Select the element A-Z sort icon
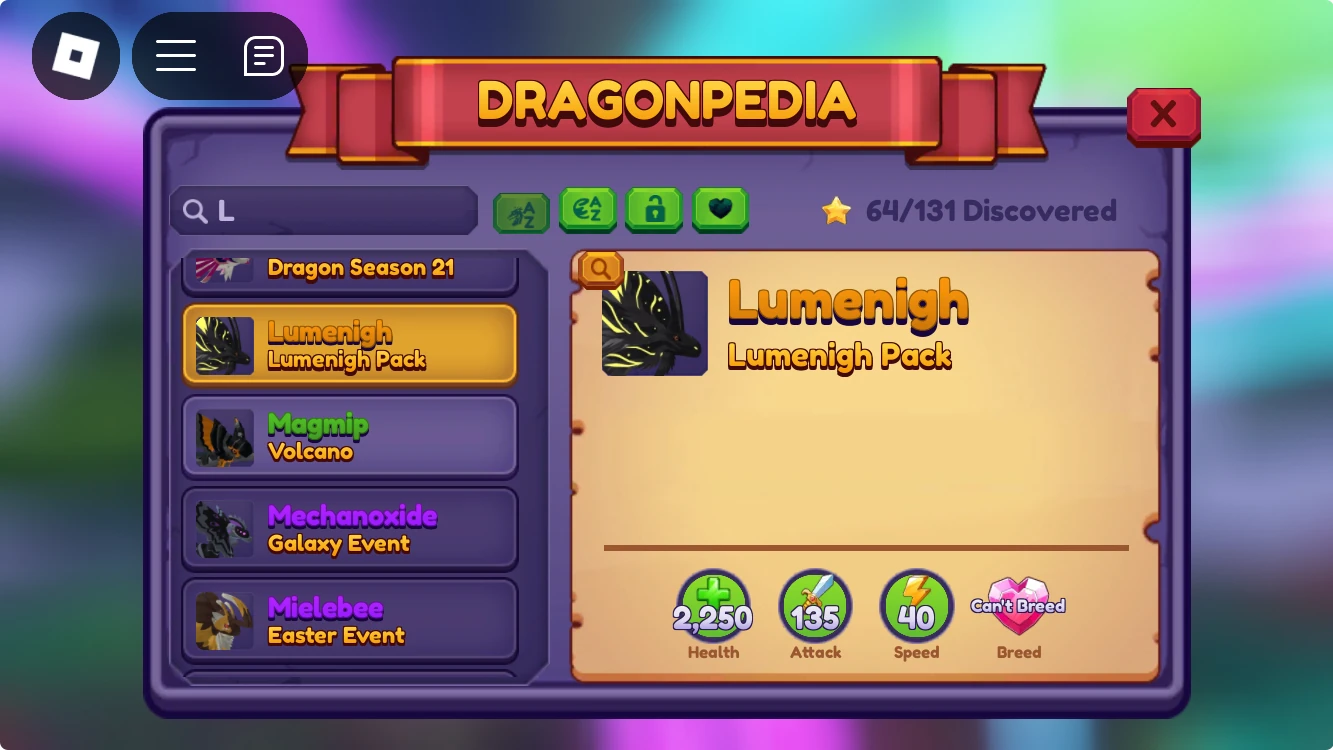The image size is (1333, 750). tap(588, 211)
